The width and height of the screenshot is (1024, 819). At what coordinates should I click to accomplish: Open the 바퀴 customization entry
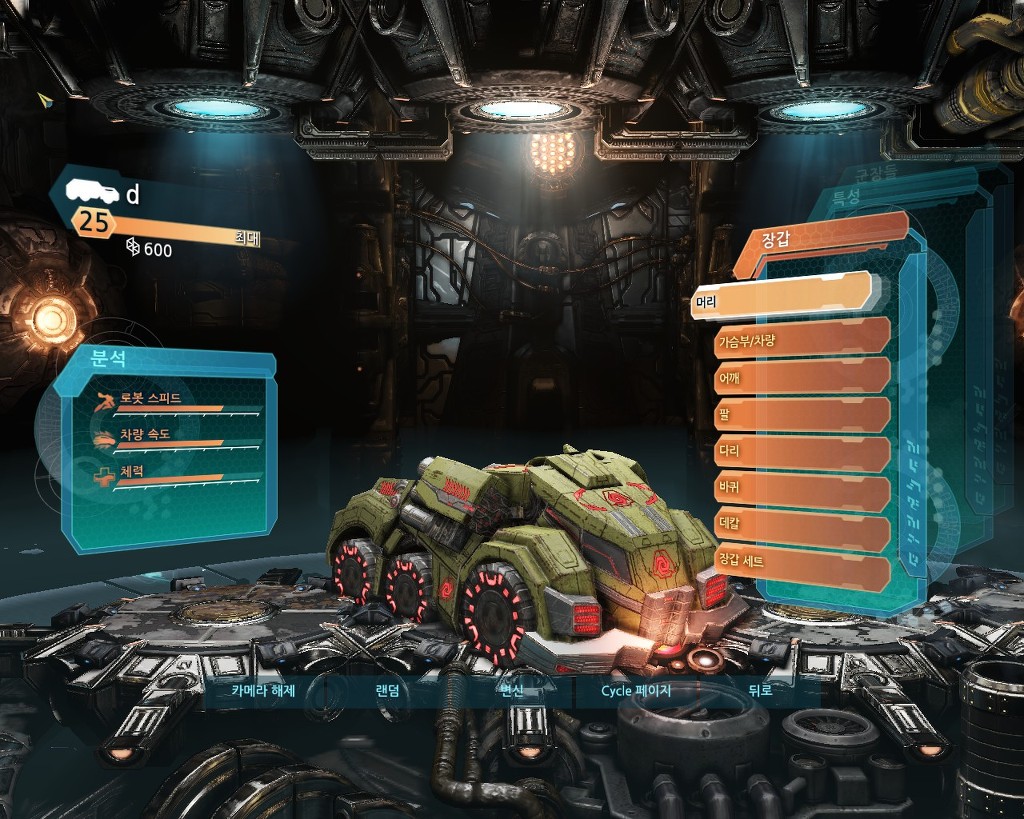pyautogui.click(x=802, y=491)
